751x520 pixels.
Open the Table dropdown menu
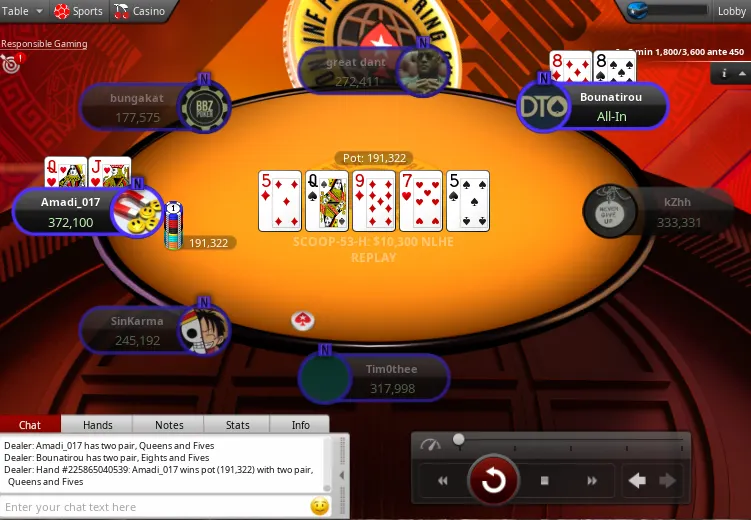[x=22, y=11]
